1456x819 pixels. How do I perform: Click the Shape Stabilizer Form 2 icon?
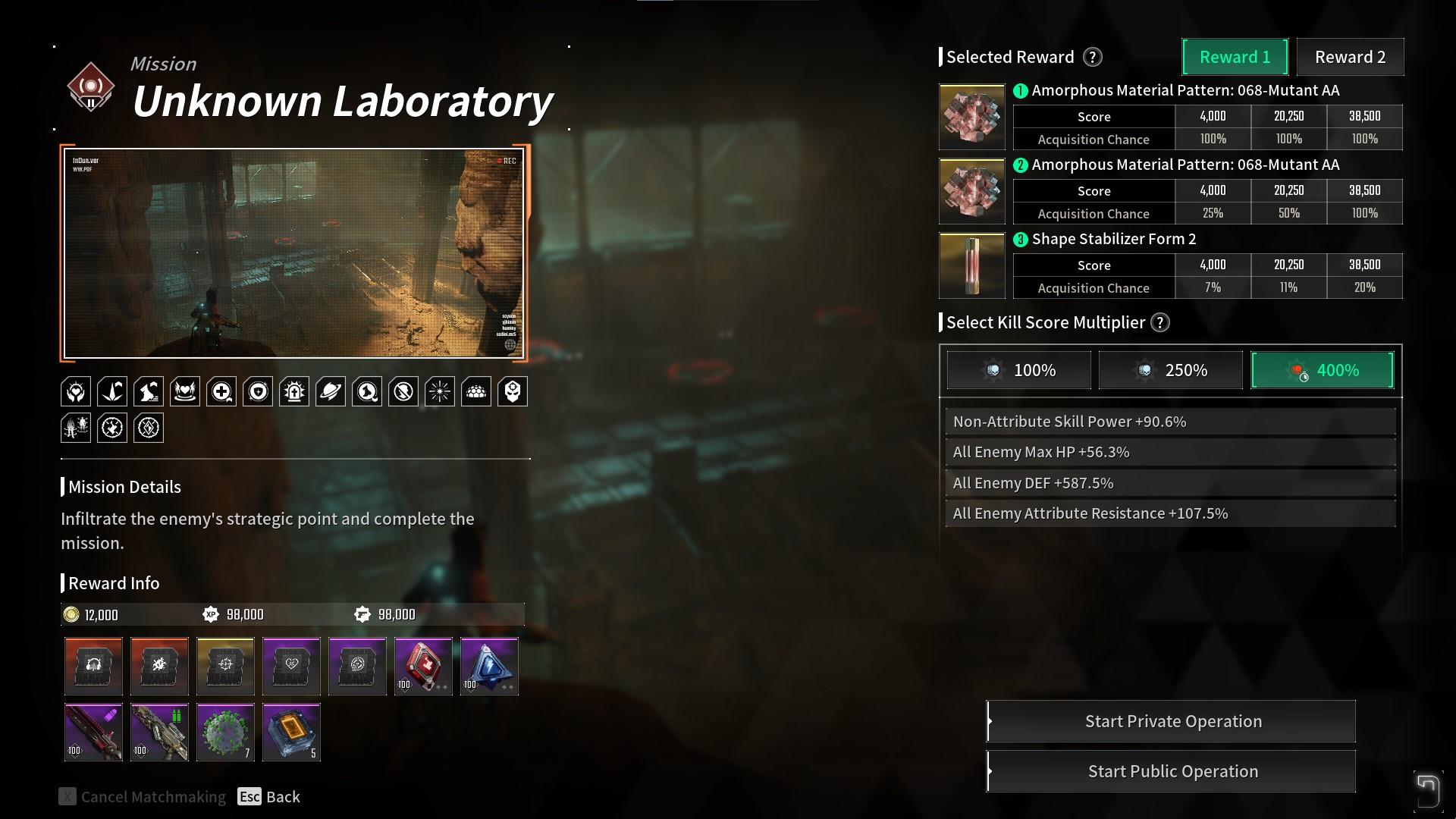pos(971,265)
